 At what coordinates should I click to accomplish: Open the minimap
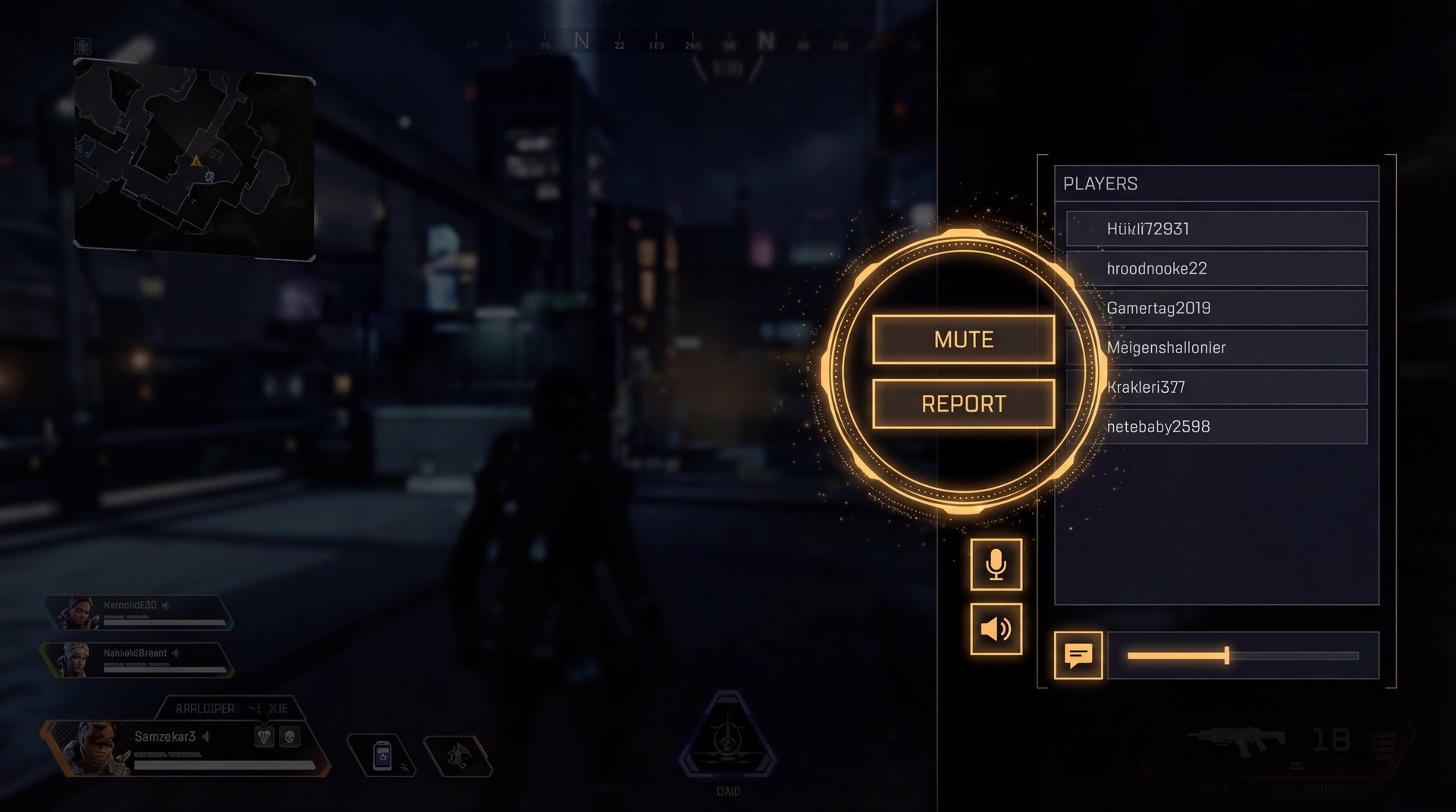[x=194, y=161]
